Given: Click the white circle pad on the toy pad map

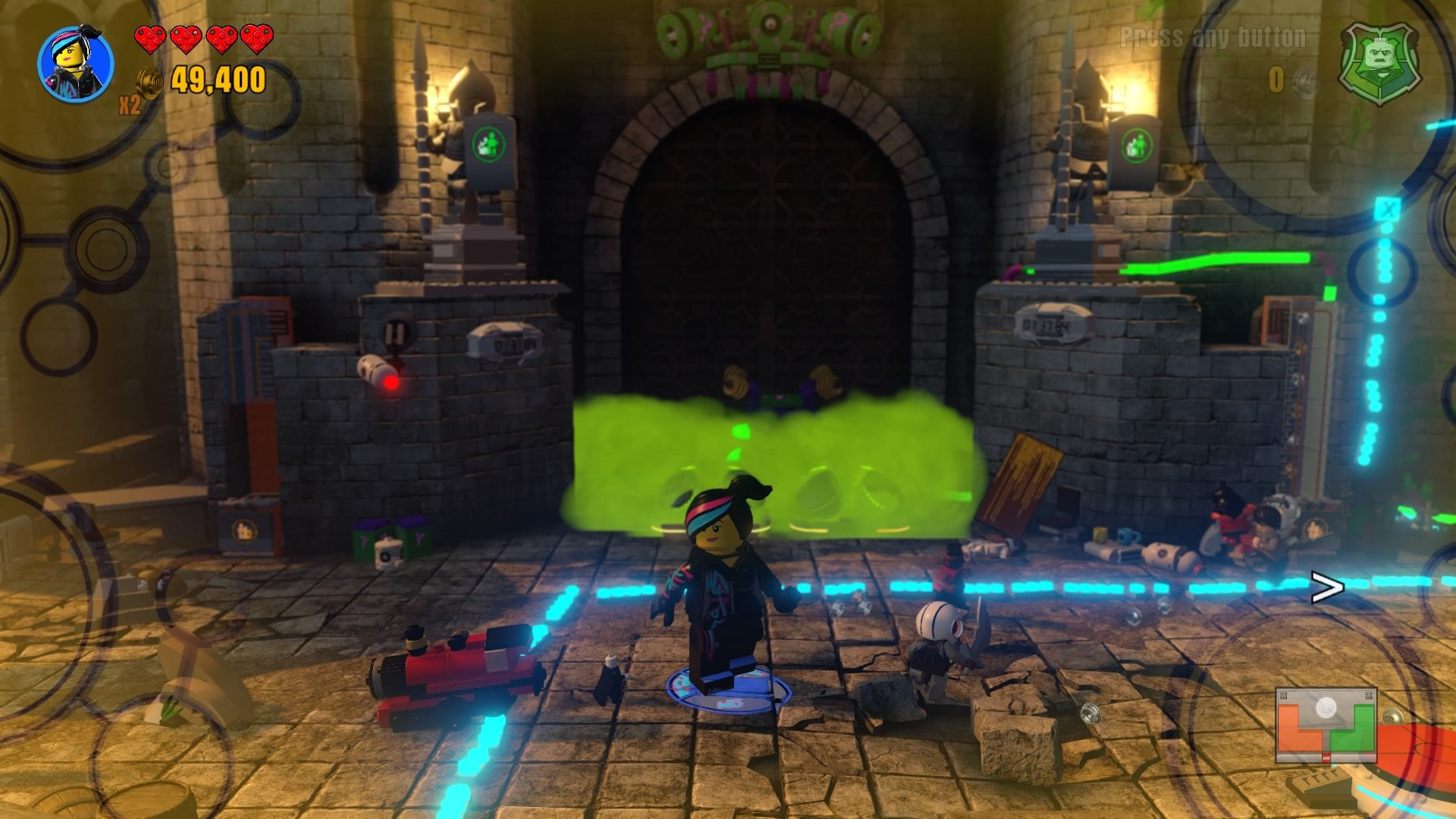Looking at the screenshot, I should [x=1326, y=708].
